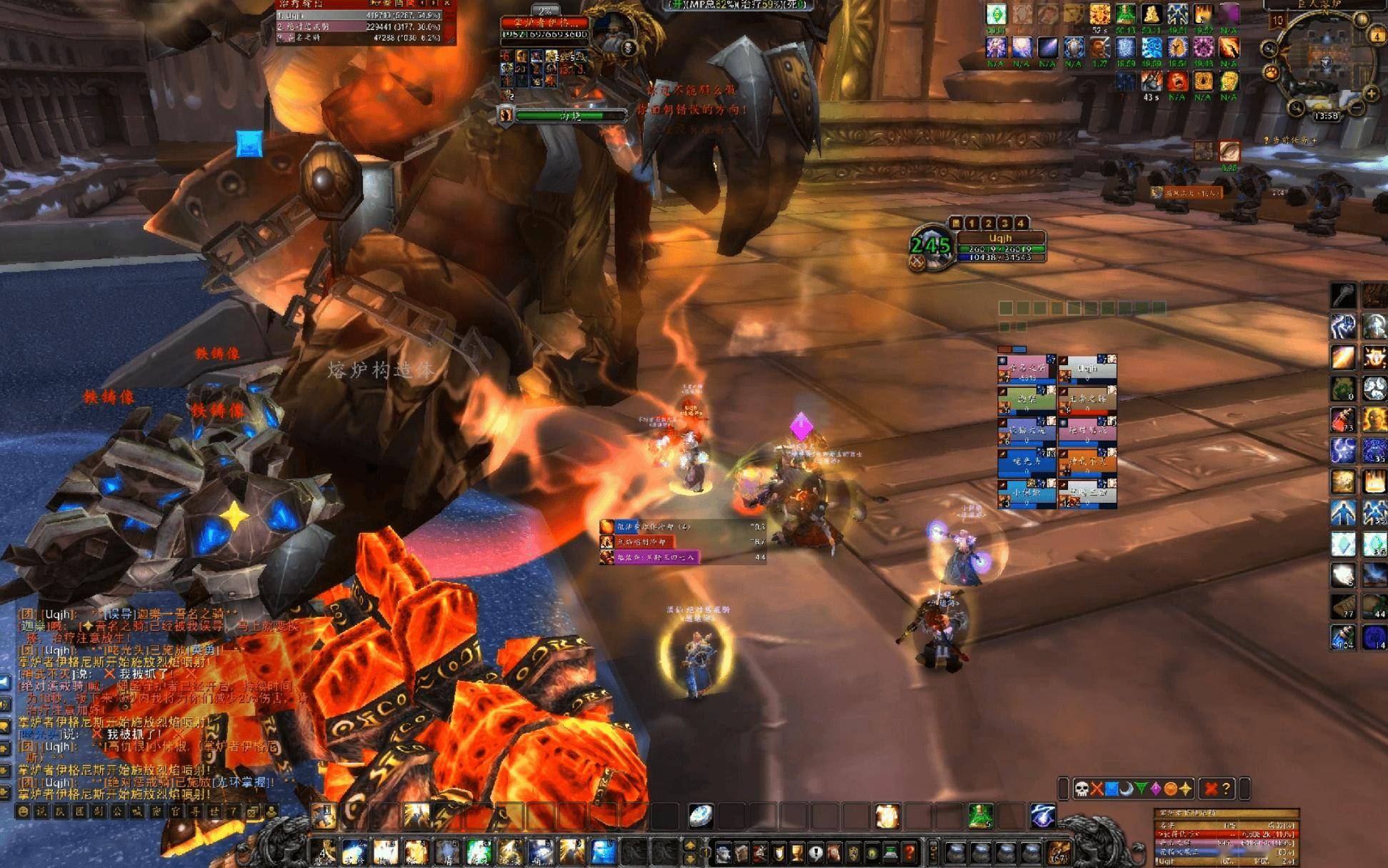Open the minimap tracking paw menu
1388x868 pixels.
1271,72
